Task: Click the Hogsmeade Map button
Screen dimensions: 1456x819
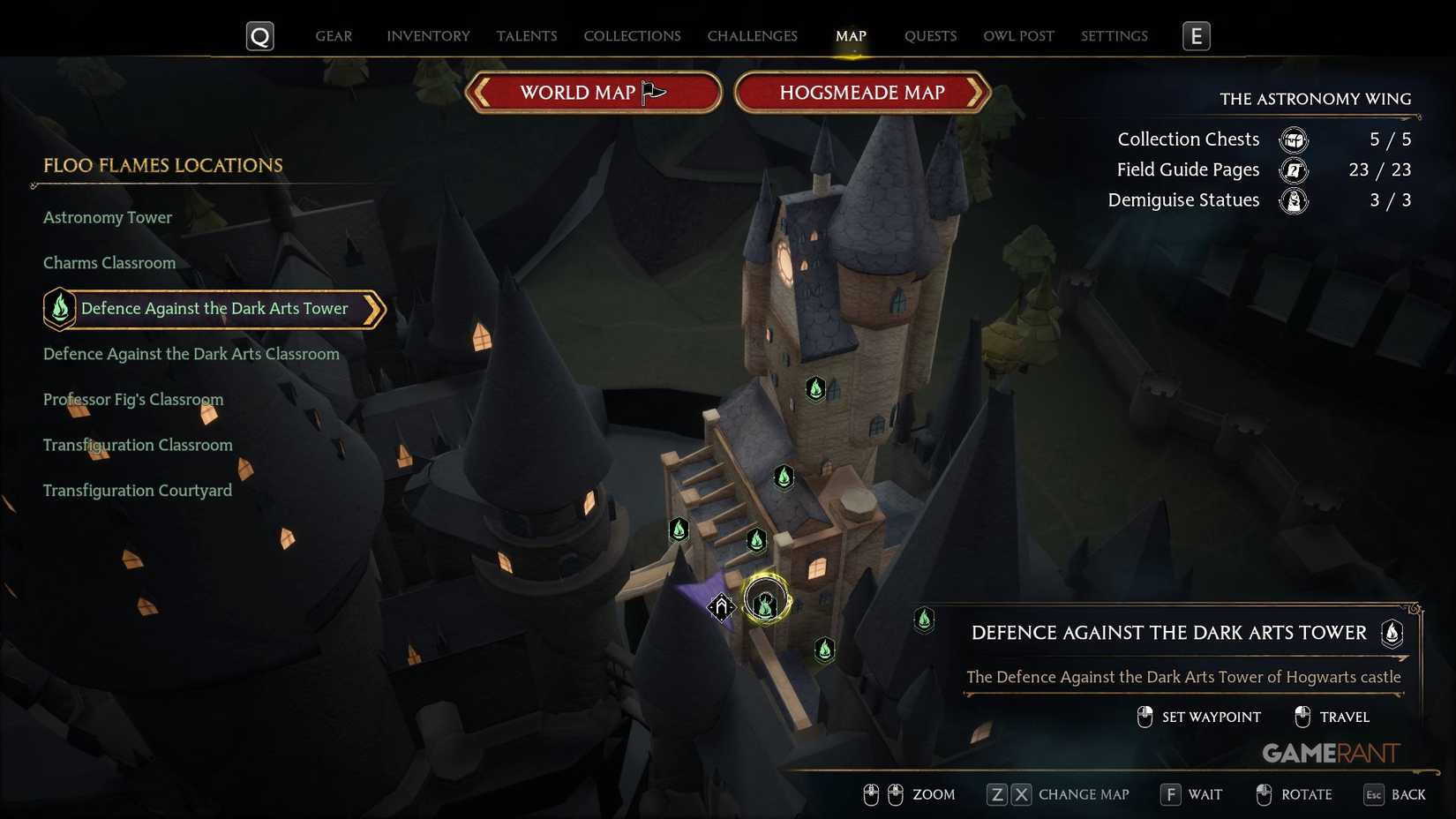Action: [862, 92]
